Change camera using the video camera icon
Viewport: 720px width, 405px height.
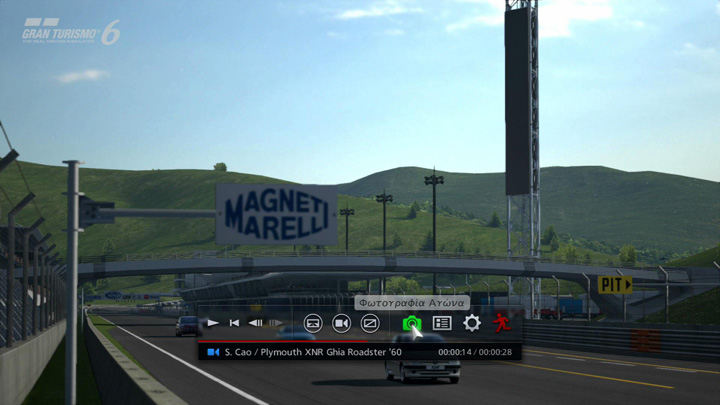[x=341, y=323]
